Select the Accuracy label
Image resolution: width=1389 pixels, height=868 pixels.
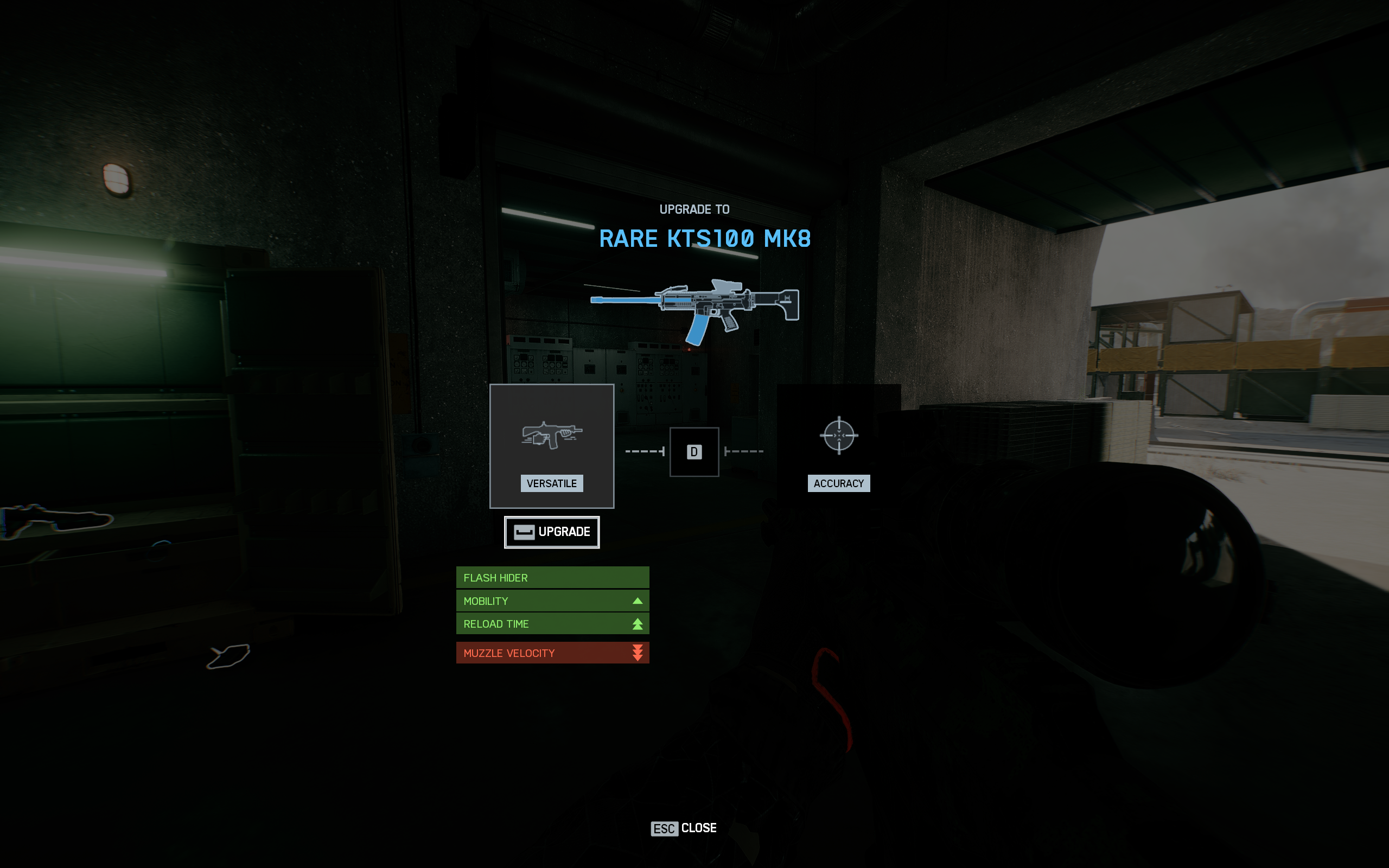pyautogui.click(x=839, y=483)
